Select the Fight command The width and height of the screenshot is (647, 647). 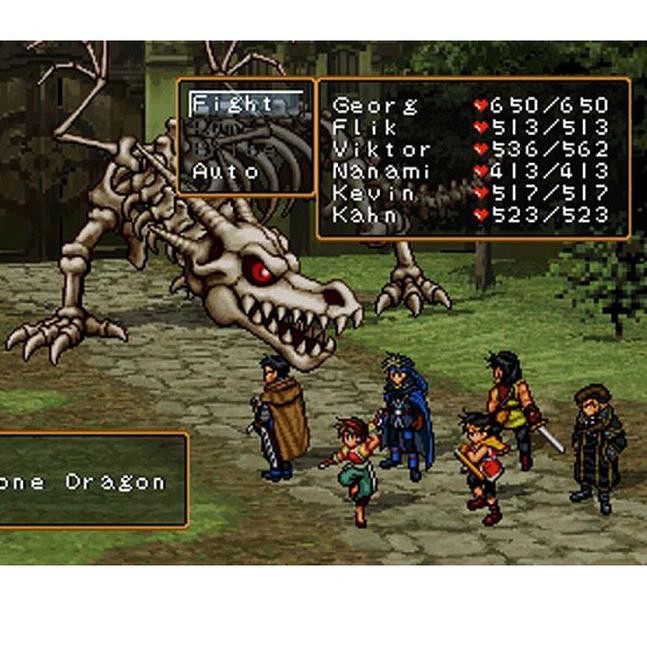coord(232,103)
